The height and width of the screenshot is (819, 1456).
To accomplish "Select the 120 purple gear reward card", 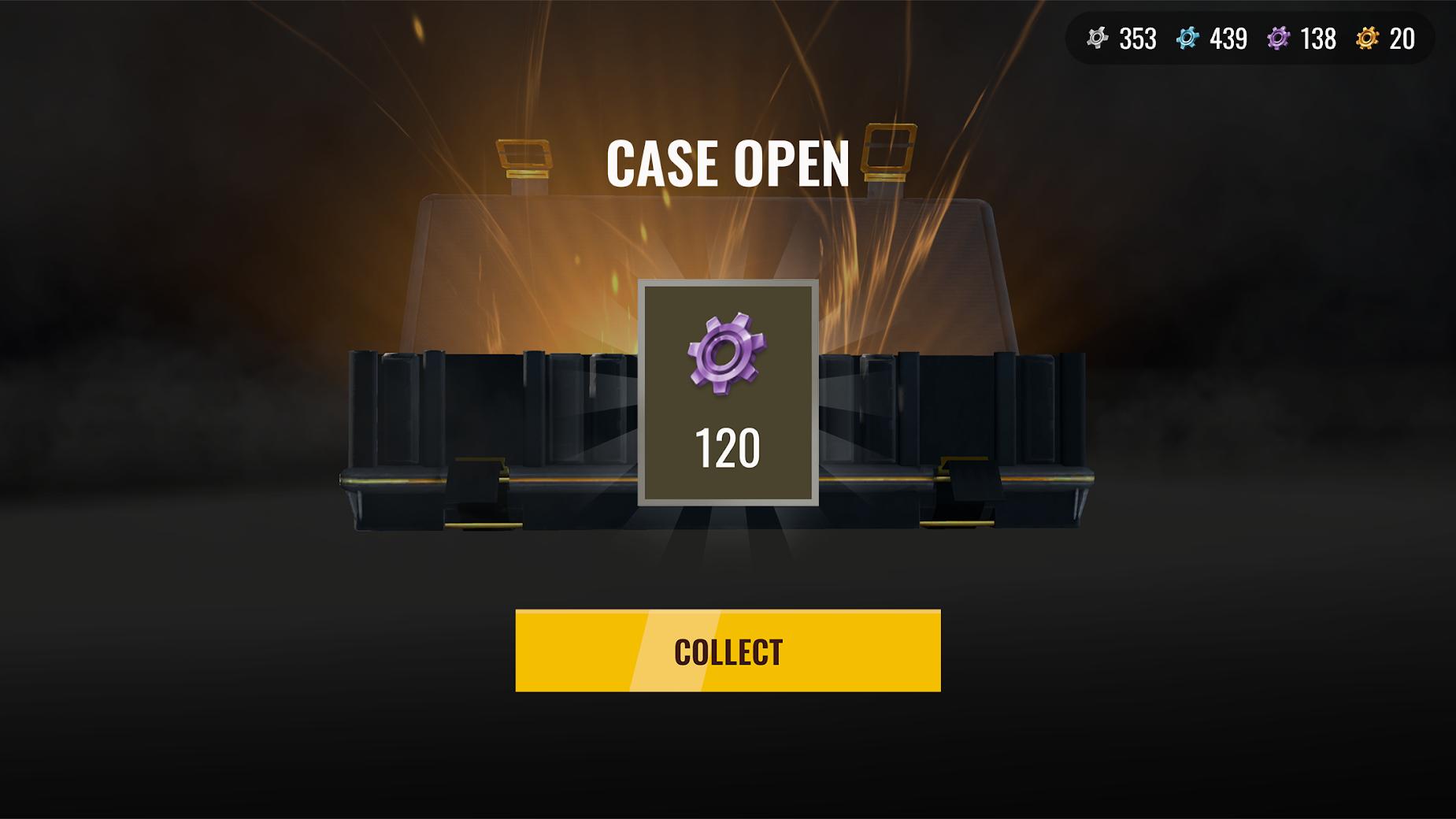I will point(728,392).
